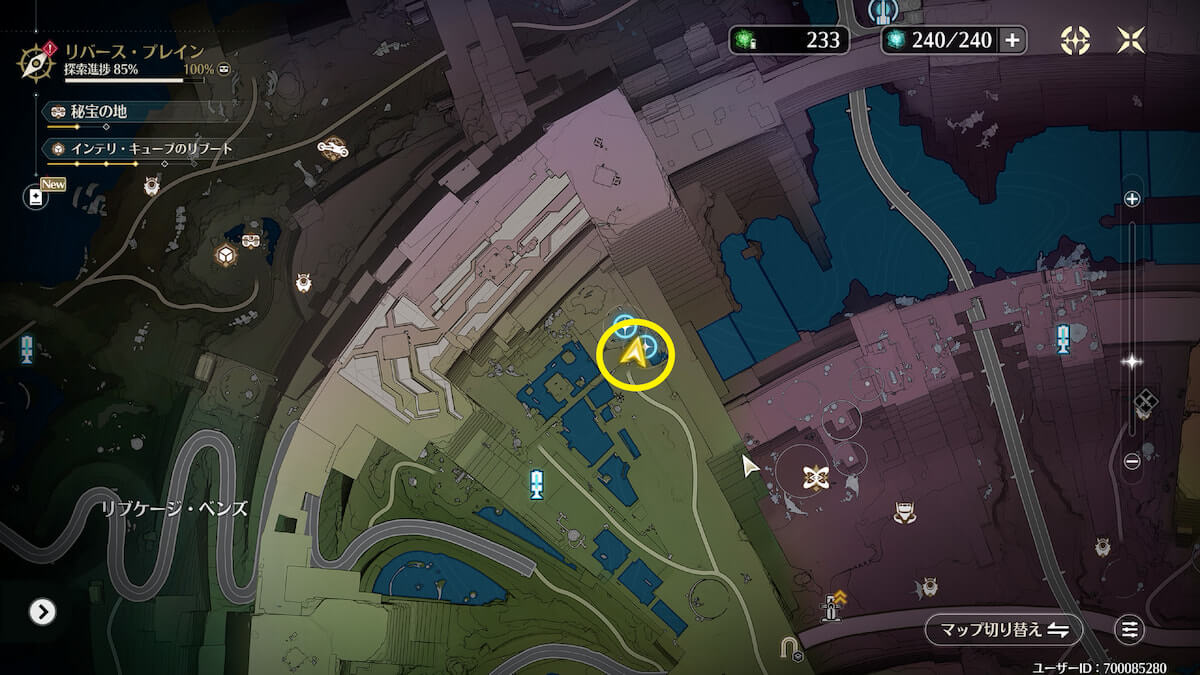Select the player's yellow arrow marker

point(632,353)
